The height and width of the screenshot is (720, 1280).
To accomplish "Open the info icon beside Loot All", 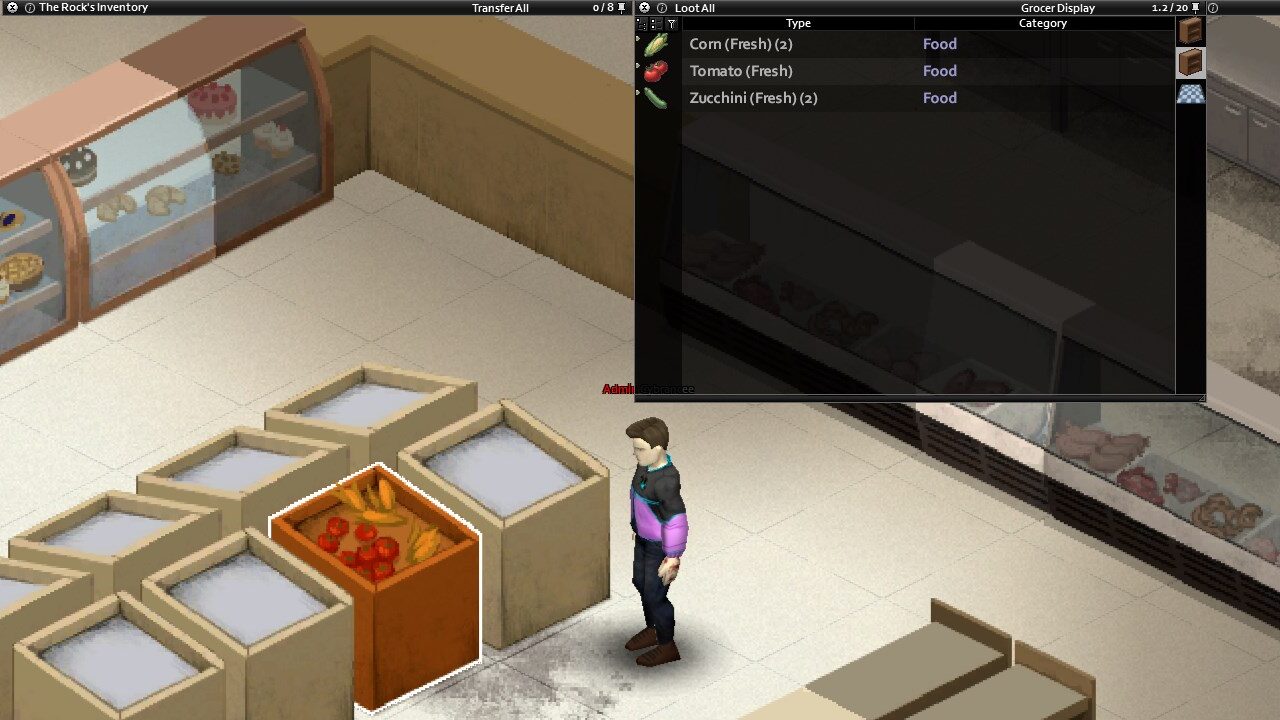I will [661, 8].
